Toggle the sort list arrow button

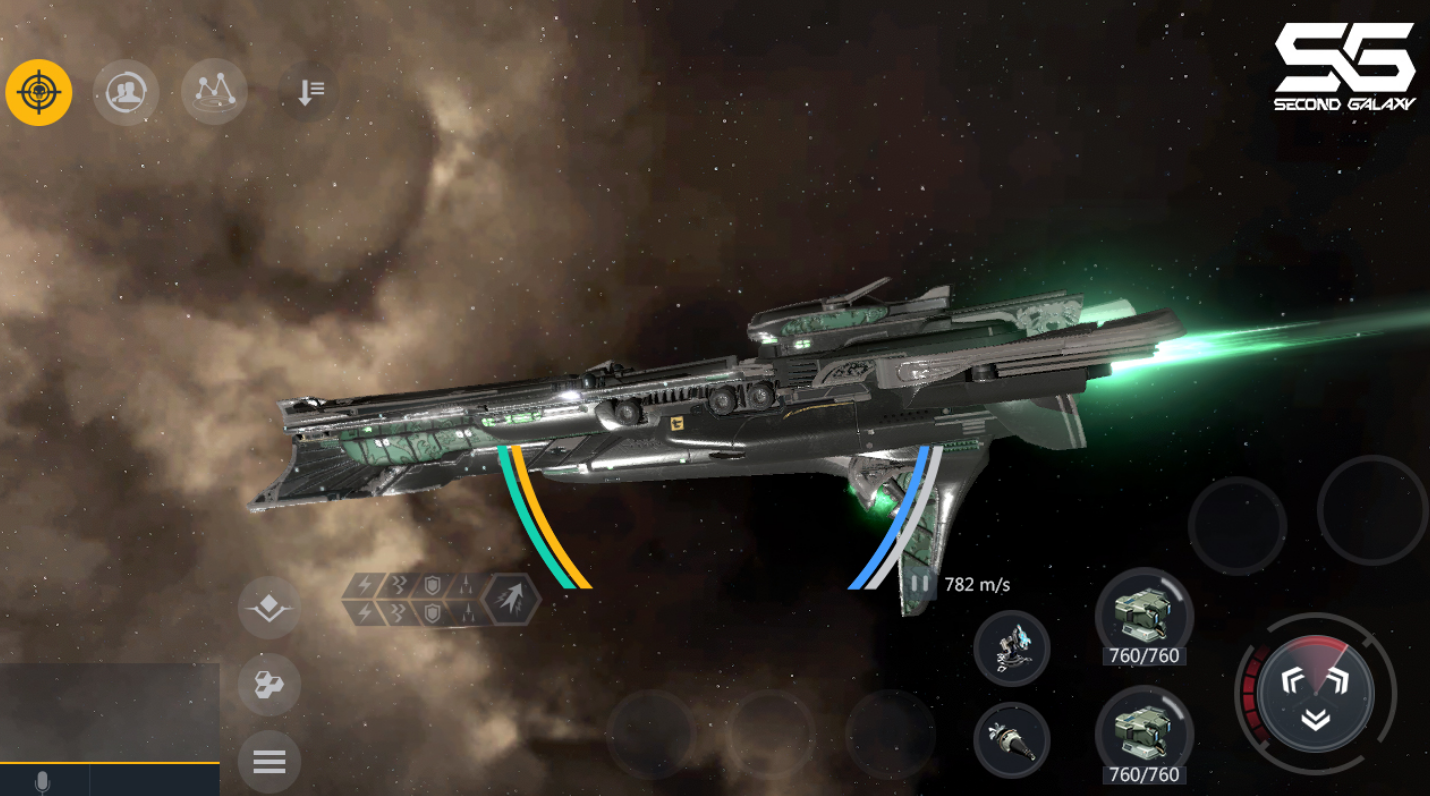[309, 93]
